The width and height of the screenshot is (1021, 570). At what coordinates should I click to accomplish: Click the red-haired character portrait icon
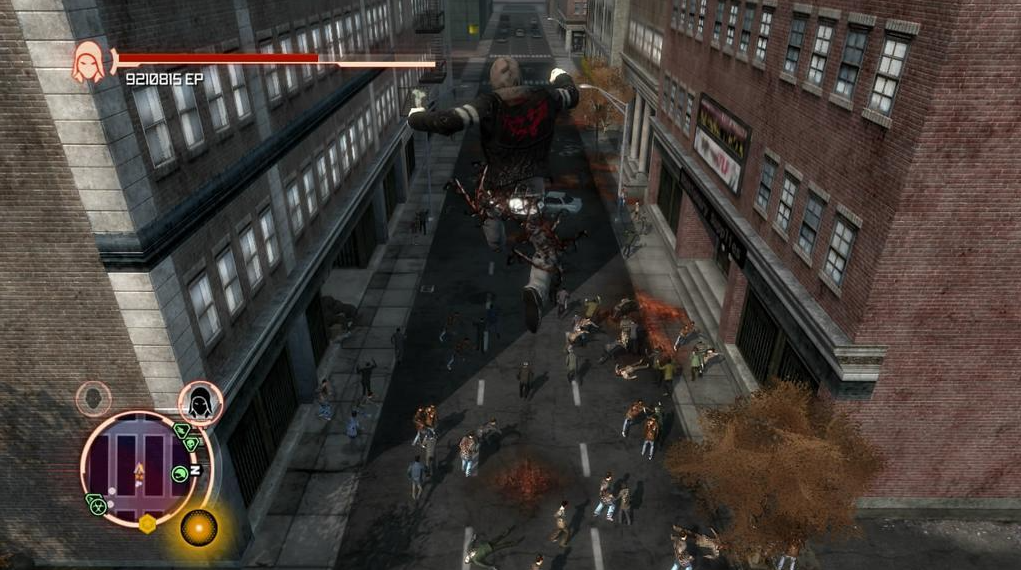pyautogui.click(x=89, y=62)
